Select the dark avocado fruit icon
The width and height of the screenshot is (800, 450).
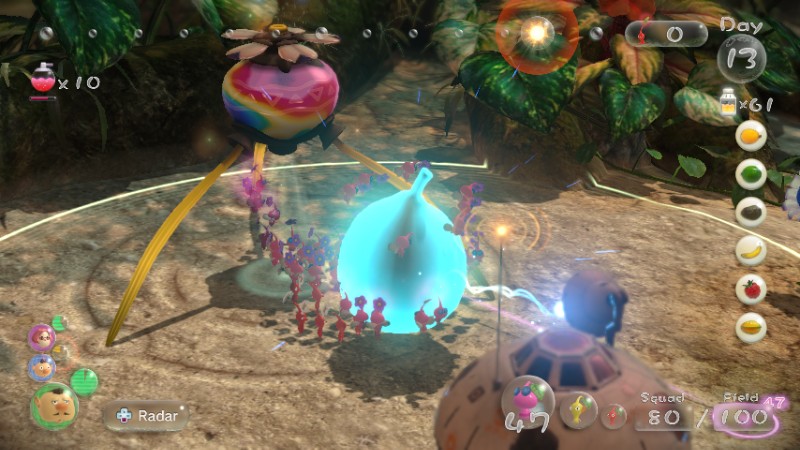tap(750, 211)
